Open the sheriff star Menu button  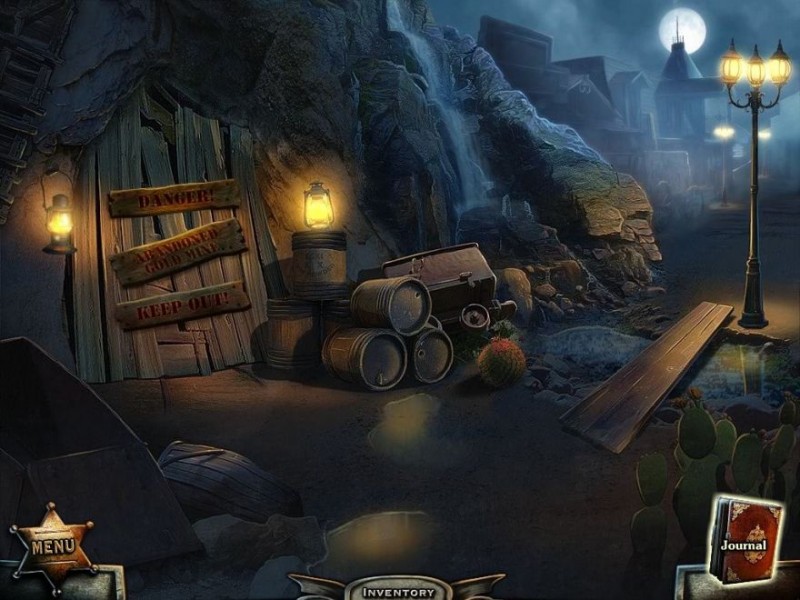pyautogui.click(x=52, y=546)
